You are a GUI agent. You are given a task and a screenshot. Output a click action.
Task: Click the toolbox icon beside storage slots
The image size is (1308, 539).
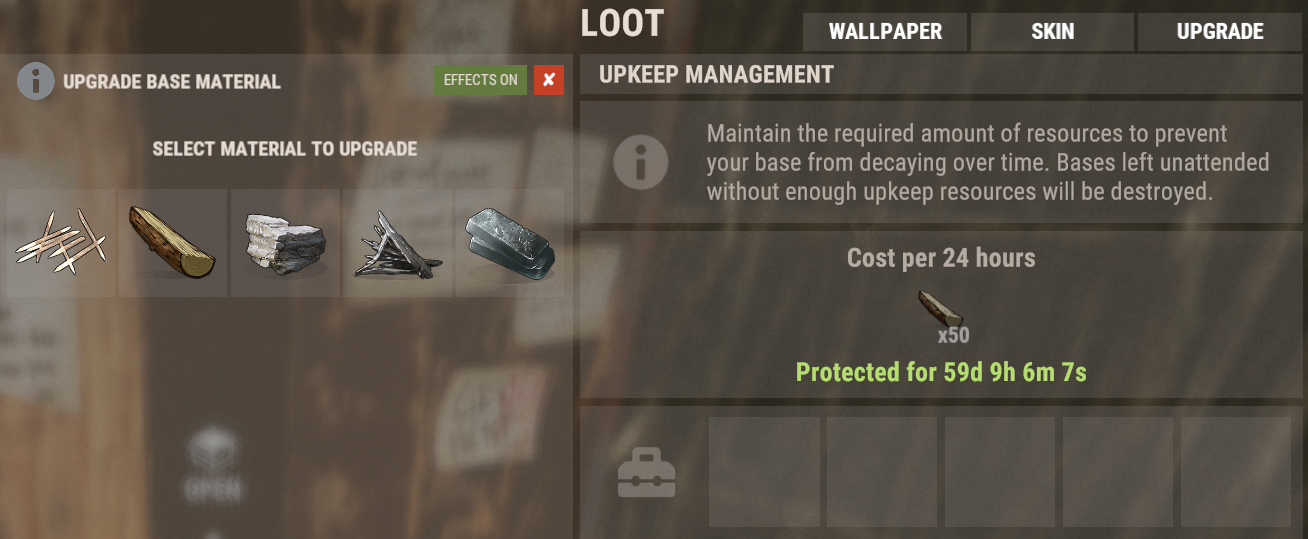646,473
